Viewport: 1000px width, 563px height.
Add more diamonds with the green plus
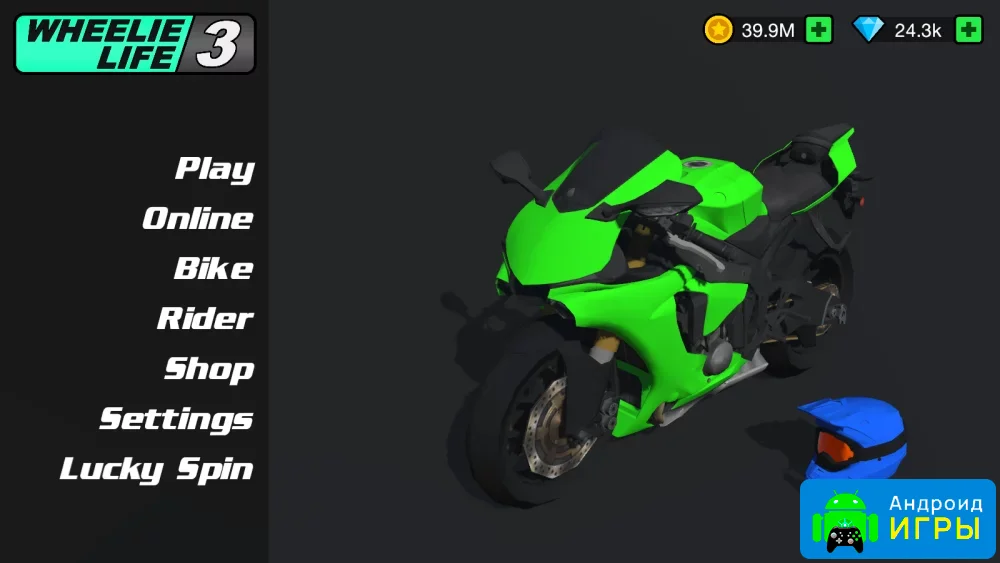point(968,30)
